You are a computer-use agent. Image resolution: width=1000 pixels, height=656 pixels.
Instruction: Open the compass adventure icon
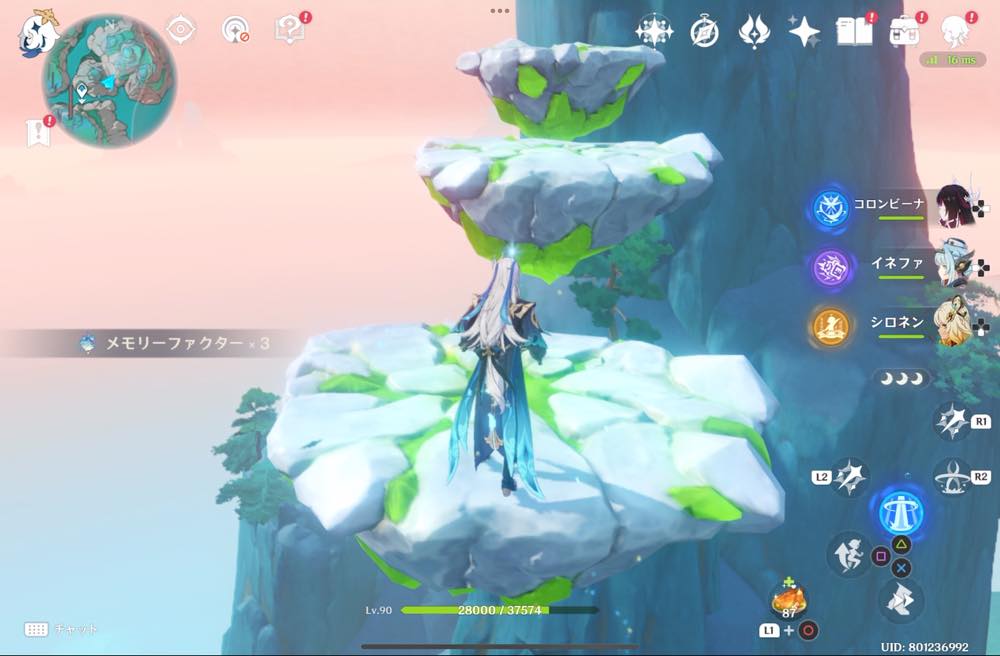click(x=704, y=32)
